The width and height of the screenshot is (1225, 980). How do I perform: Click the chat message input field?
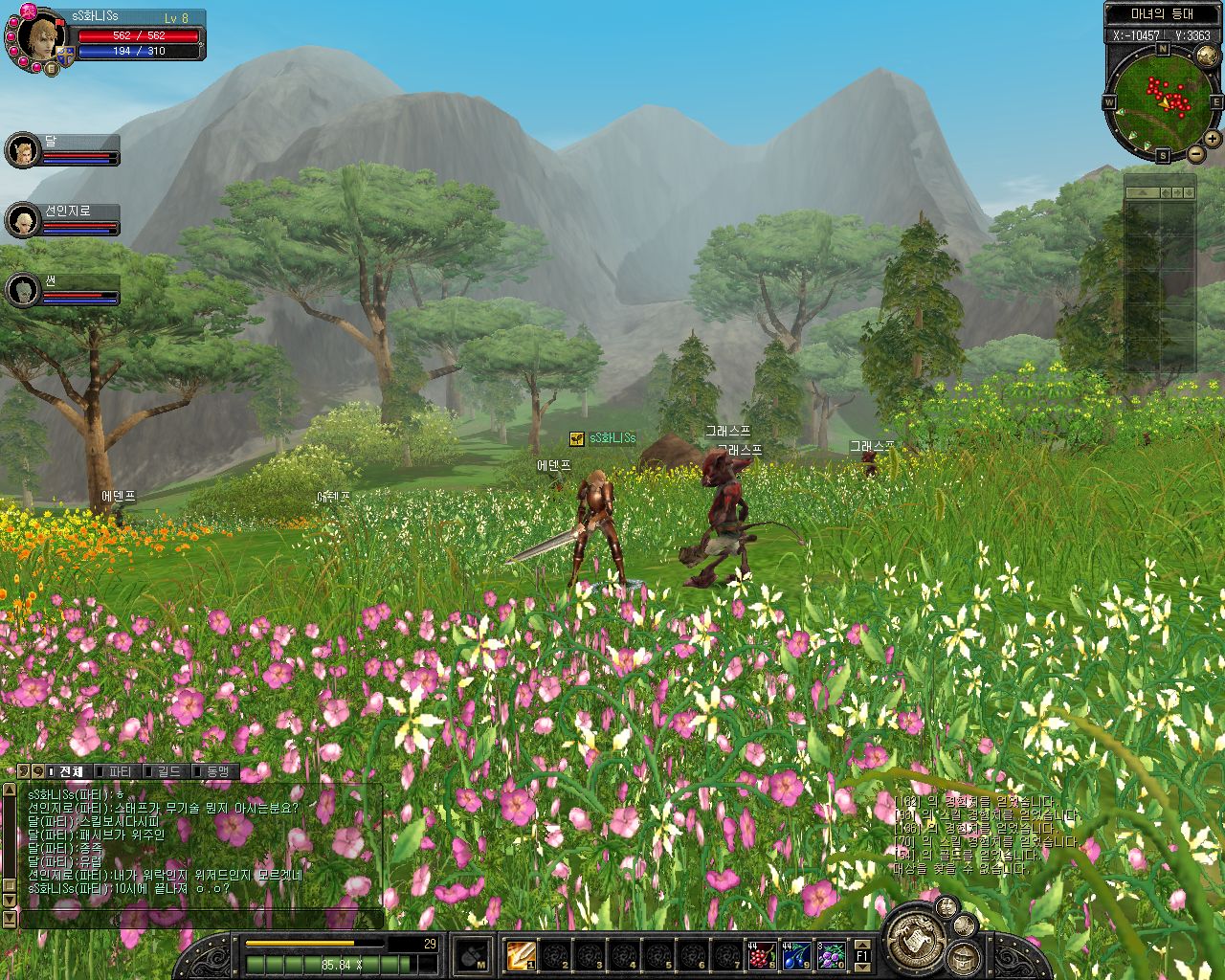(201, 919)
